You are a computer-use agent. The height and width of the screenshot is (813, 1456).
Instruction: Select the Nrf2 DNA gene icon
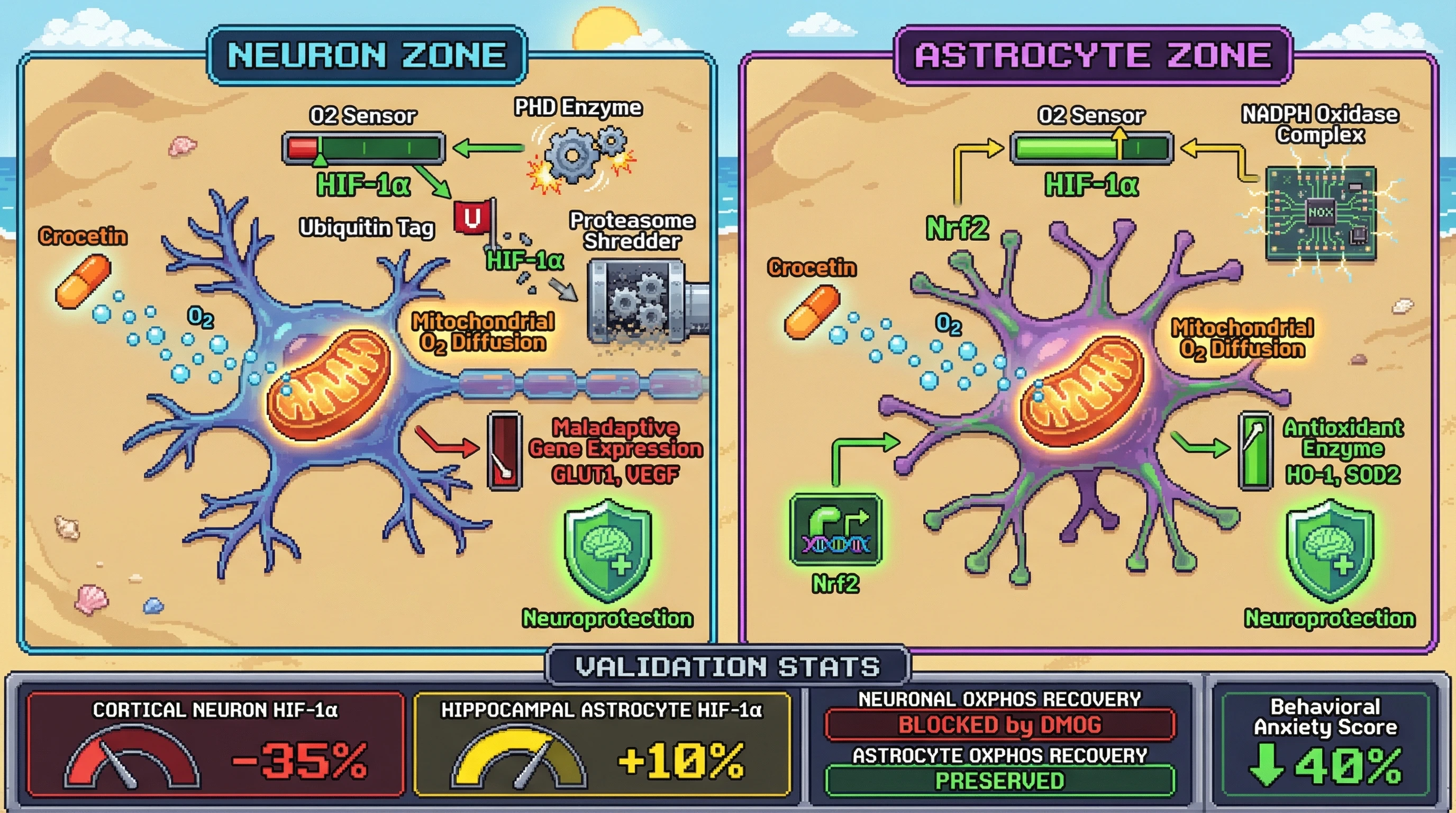click(835, 530)
